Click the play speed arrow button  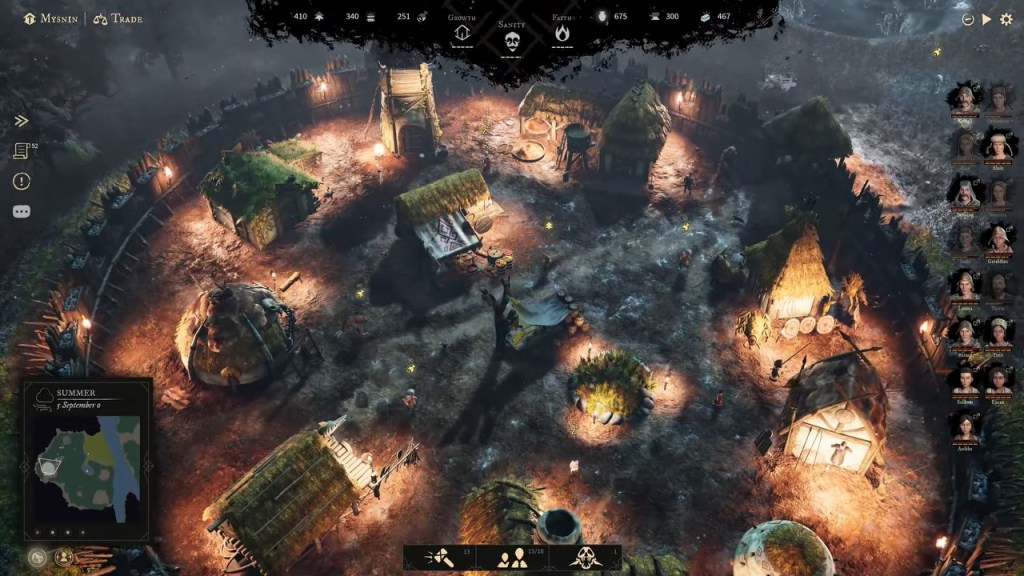tap(987, 19)
